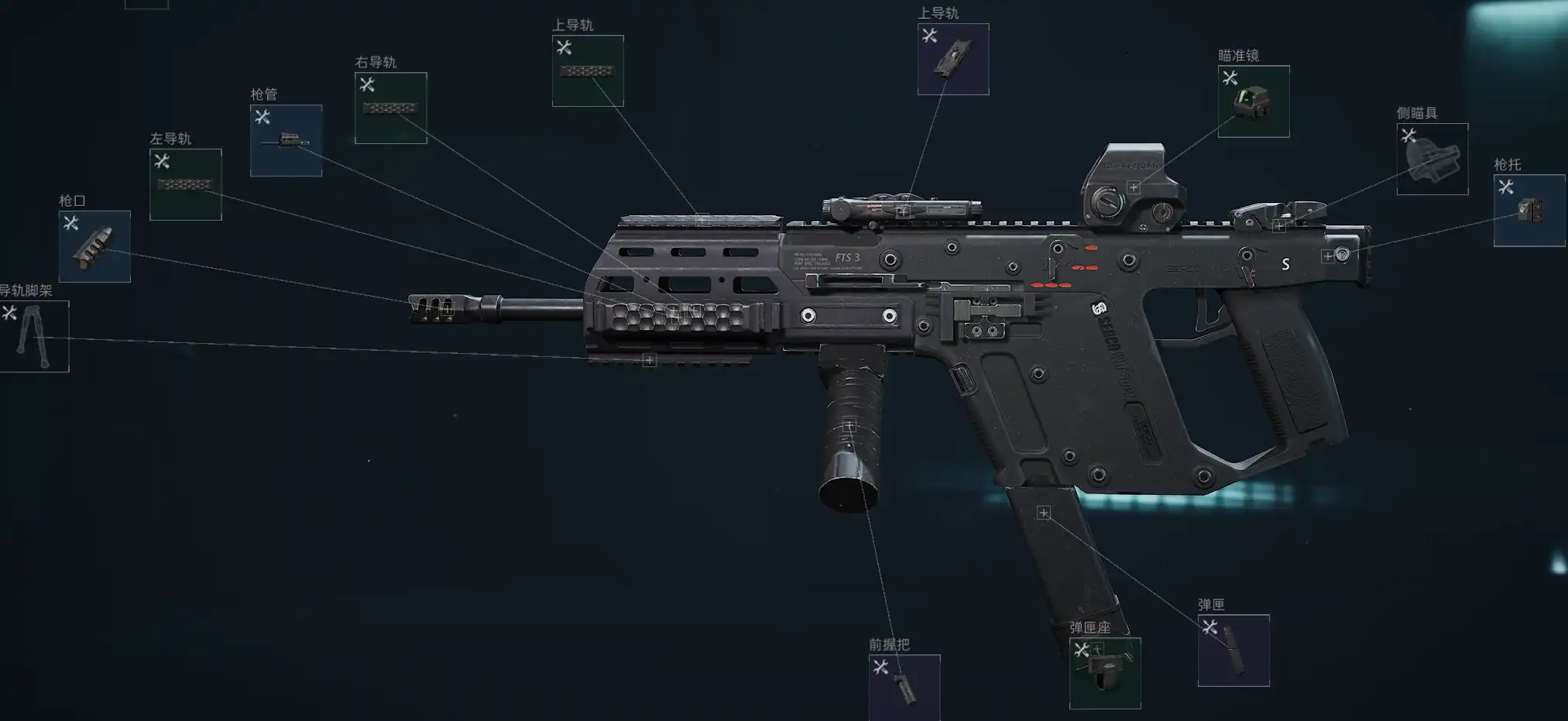Select the 上导轨 slot holding the laser device

coord(952,59)
